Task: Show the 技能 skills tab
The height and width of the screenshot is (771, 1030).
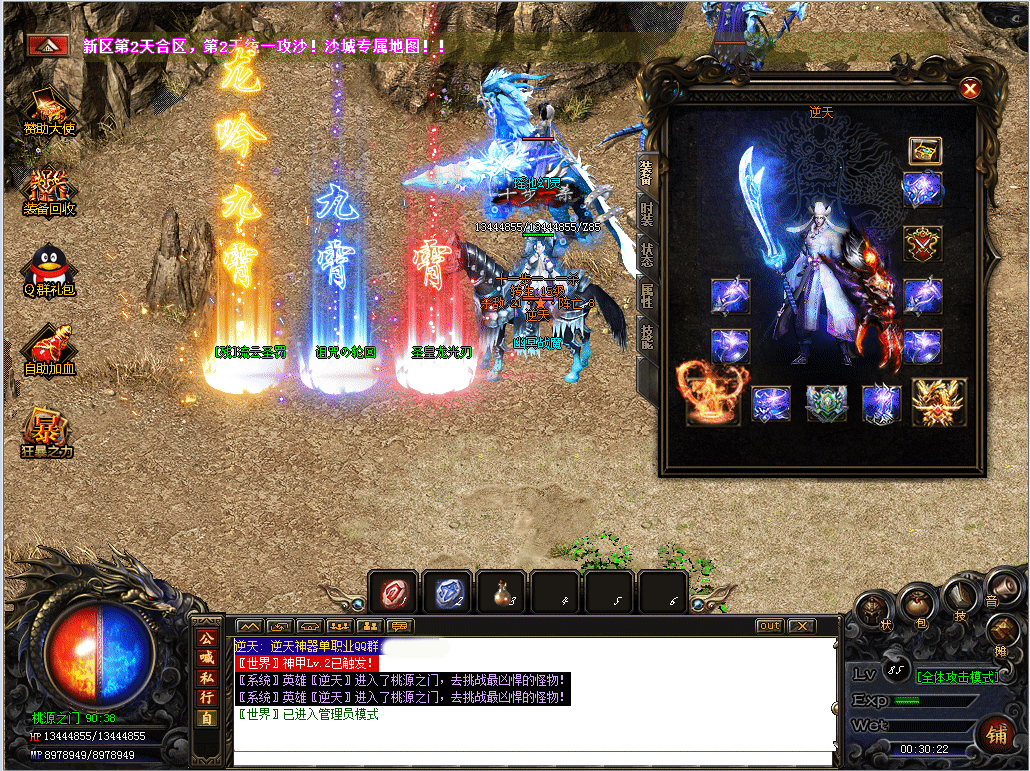Action: [647, 335]
